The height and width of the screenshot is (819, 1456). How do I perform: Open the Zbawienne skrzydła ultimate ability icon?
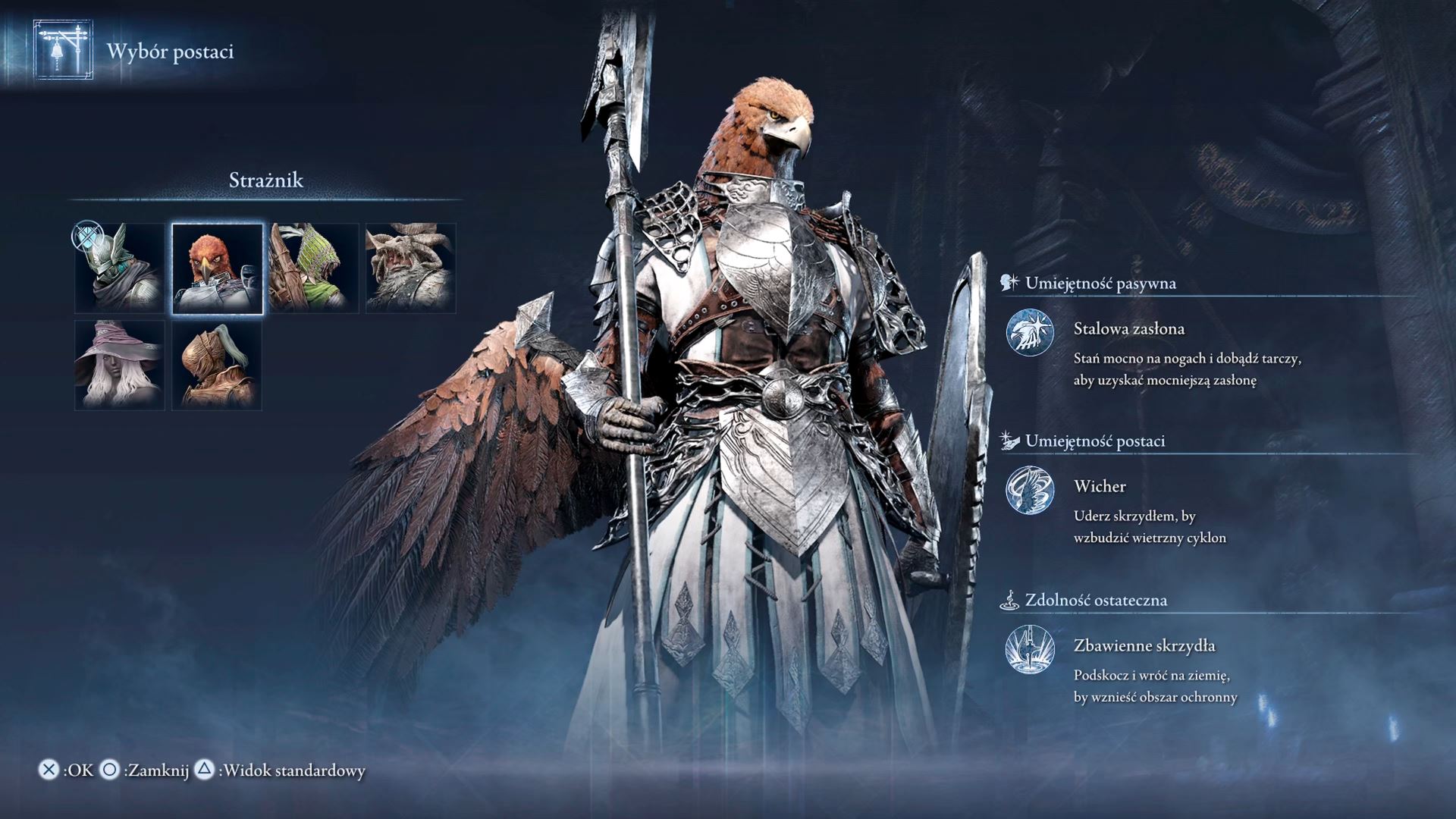1030,649
